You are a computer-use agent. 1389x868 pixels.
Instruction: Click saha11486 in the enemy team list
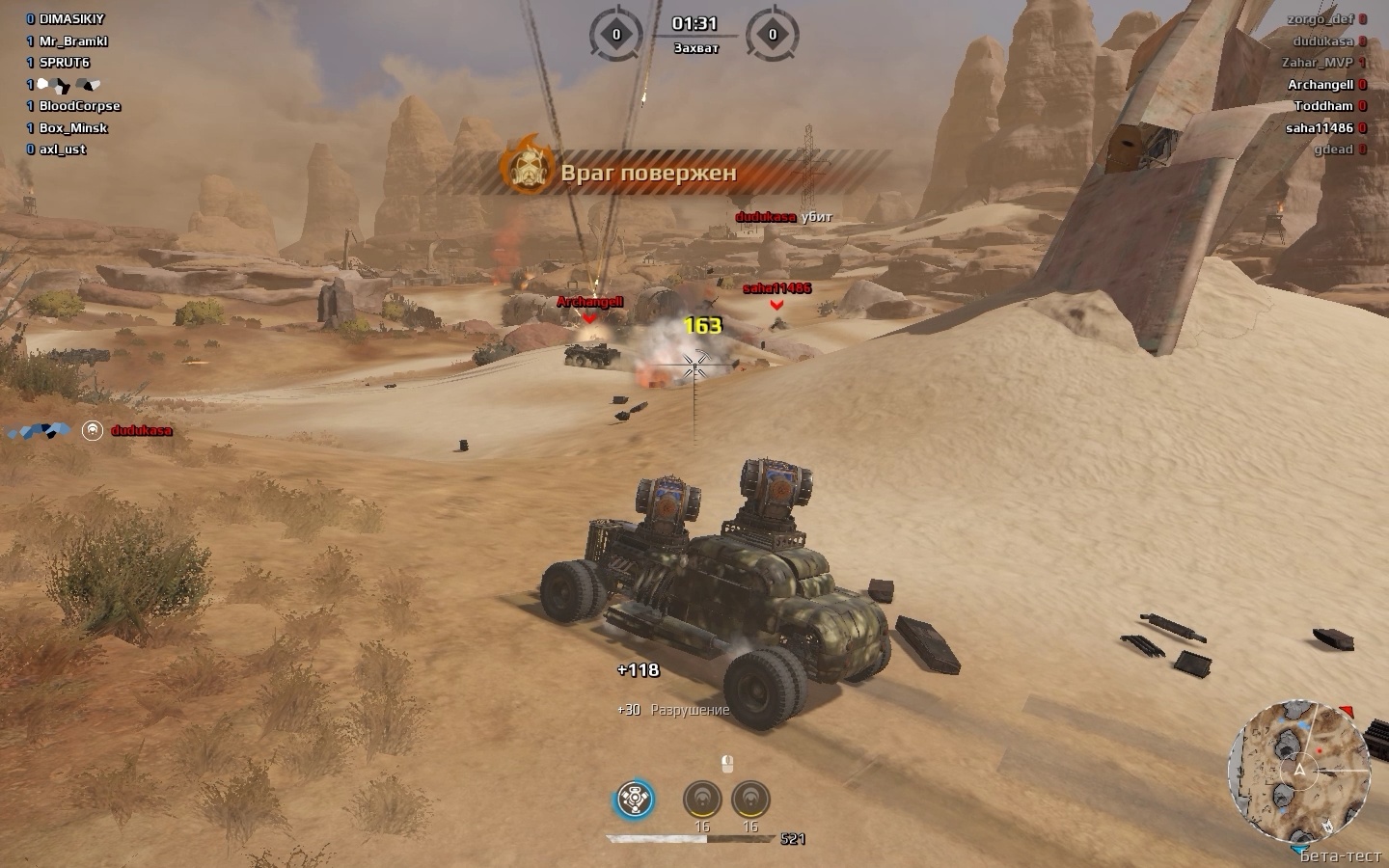(1319, 128)
